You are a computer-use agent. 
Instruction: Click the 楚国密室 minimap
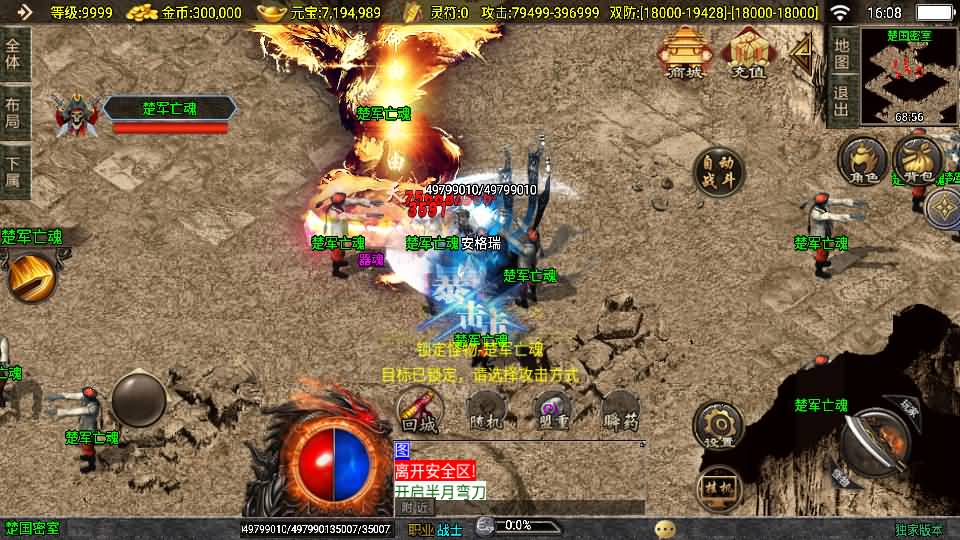[x=908, y=75]
